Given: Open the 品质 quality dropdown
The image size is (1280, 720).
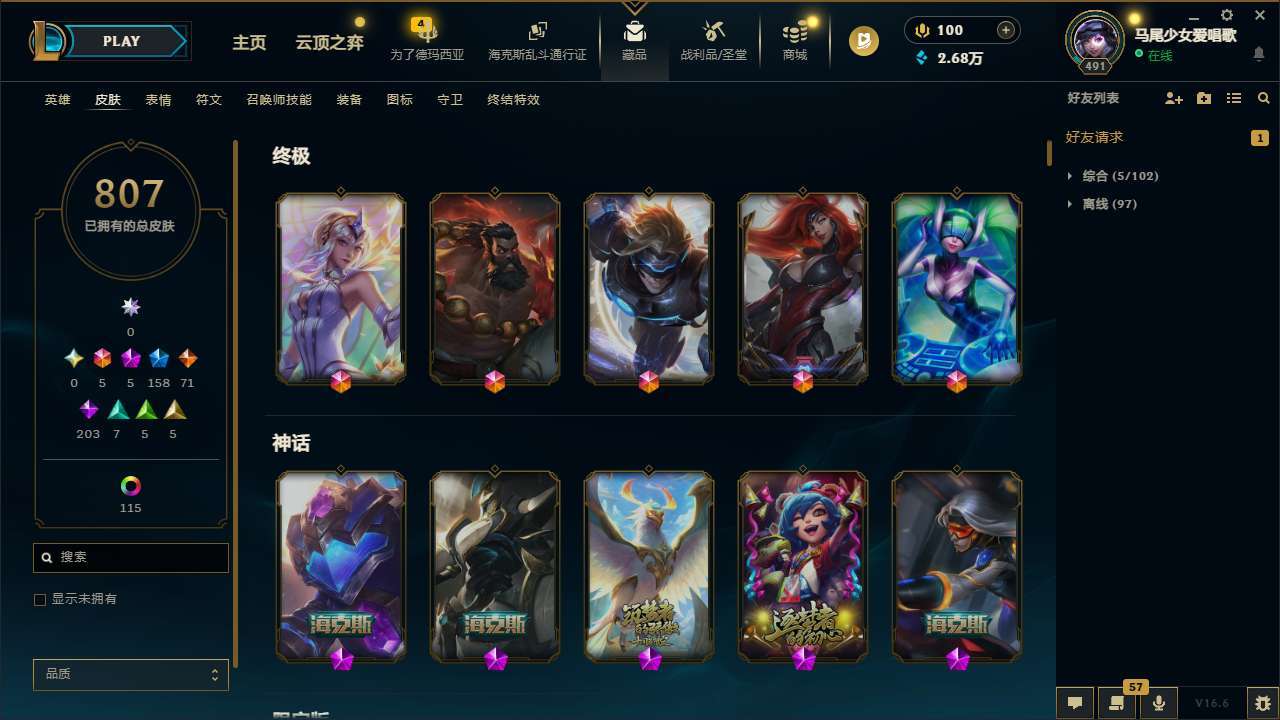Looking at the screenshot, I should pyautogui.click(x=130, y=674).
